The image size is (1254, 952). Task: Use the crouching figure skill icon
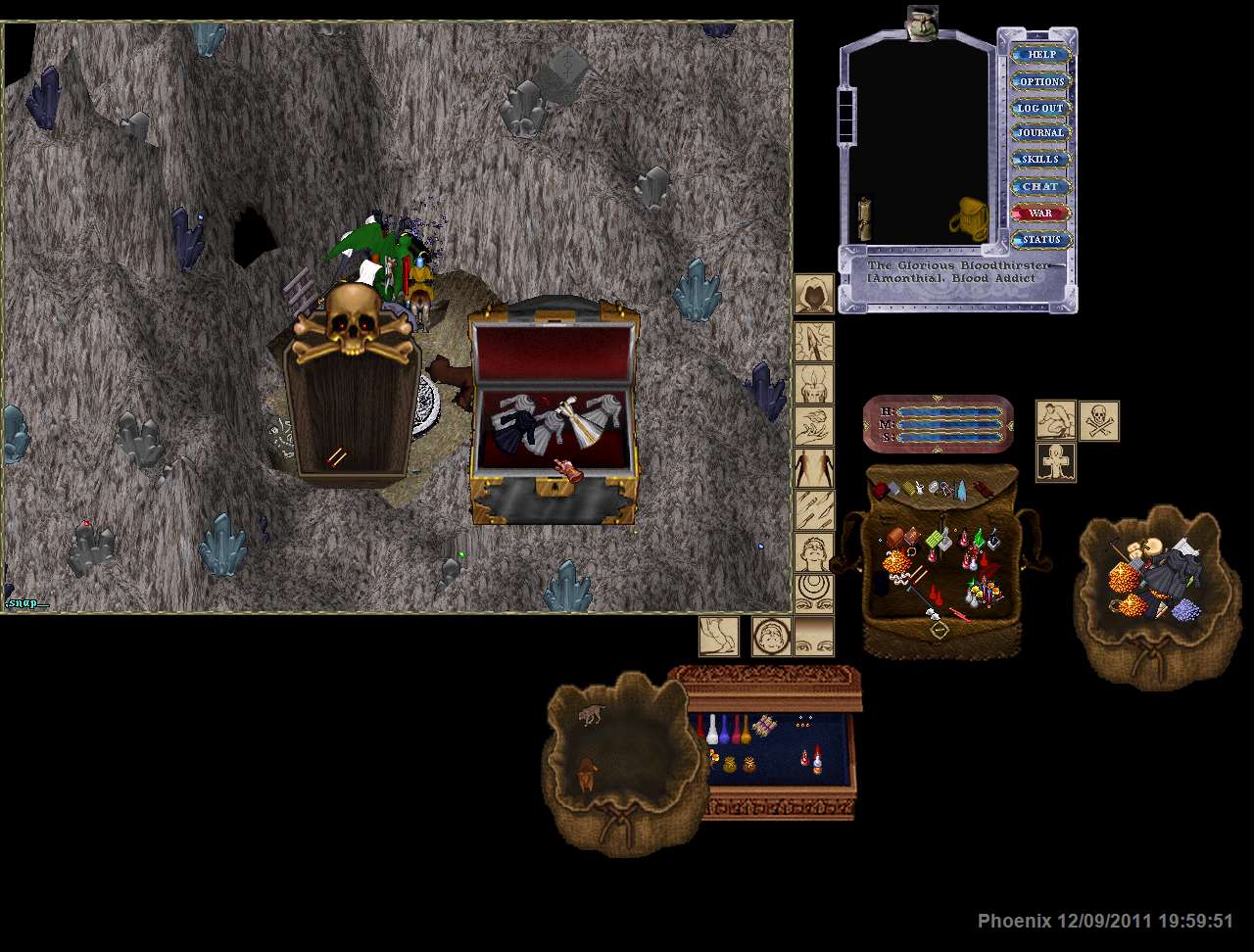click(x=1056, y=421)
